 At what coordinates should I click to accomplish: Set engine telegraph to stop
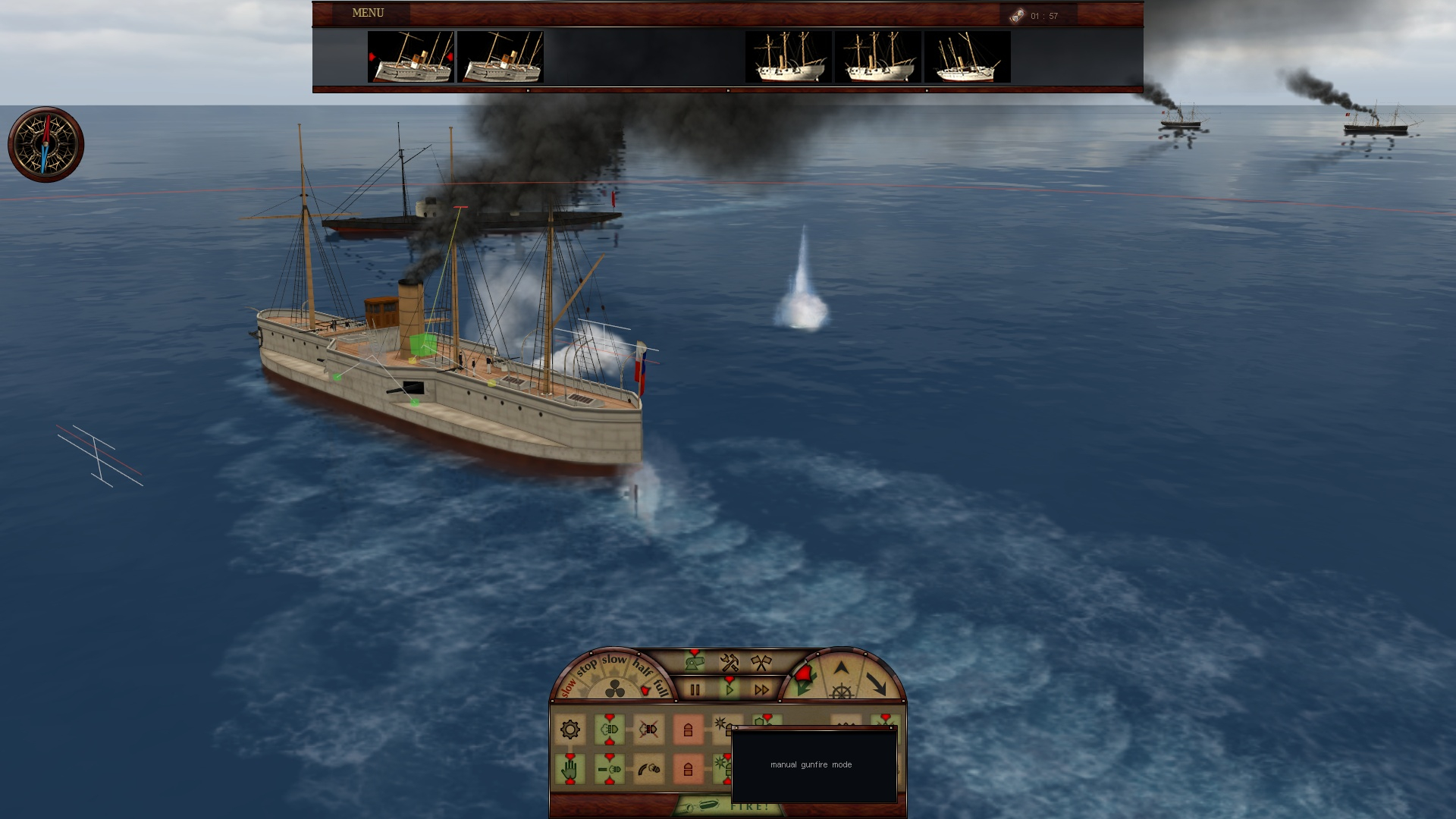tap(586, 668)
